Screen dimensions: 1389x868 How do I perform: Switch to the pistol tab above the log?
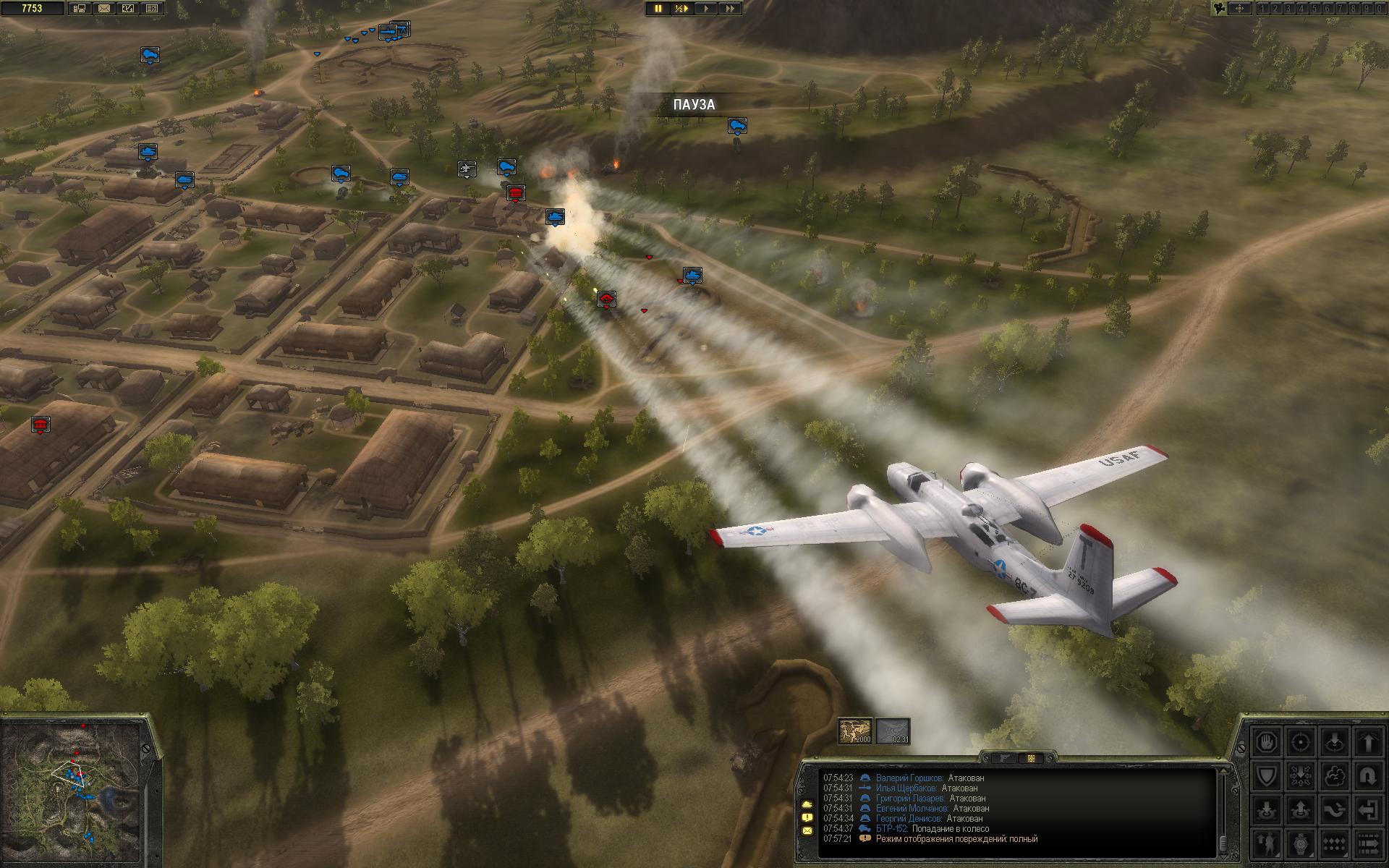(1003, 758)
